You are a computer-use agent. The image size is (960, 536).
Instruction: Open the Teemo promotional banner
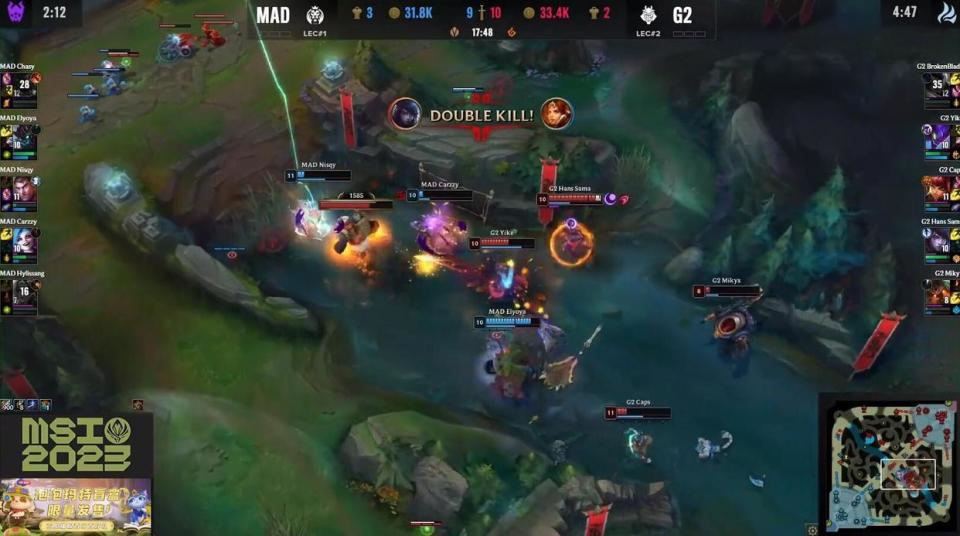coord(76,505)
